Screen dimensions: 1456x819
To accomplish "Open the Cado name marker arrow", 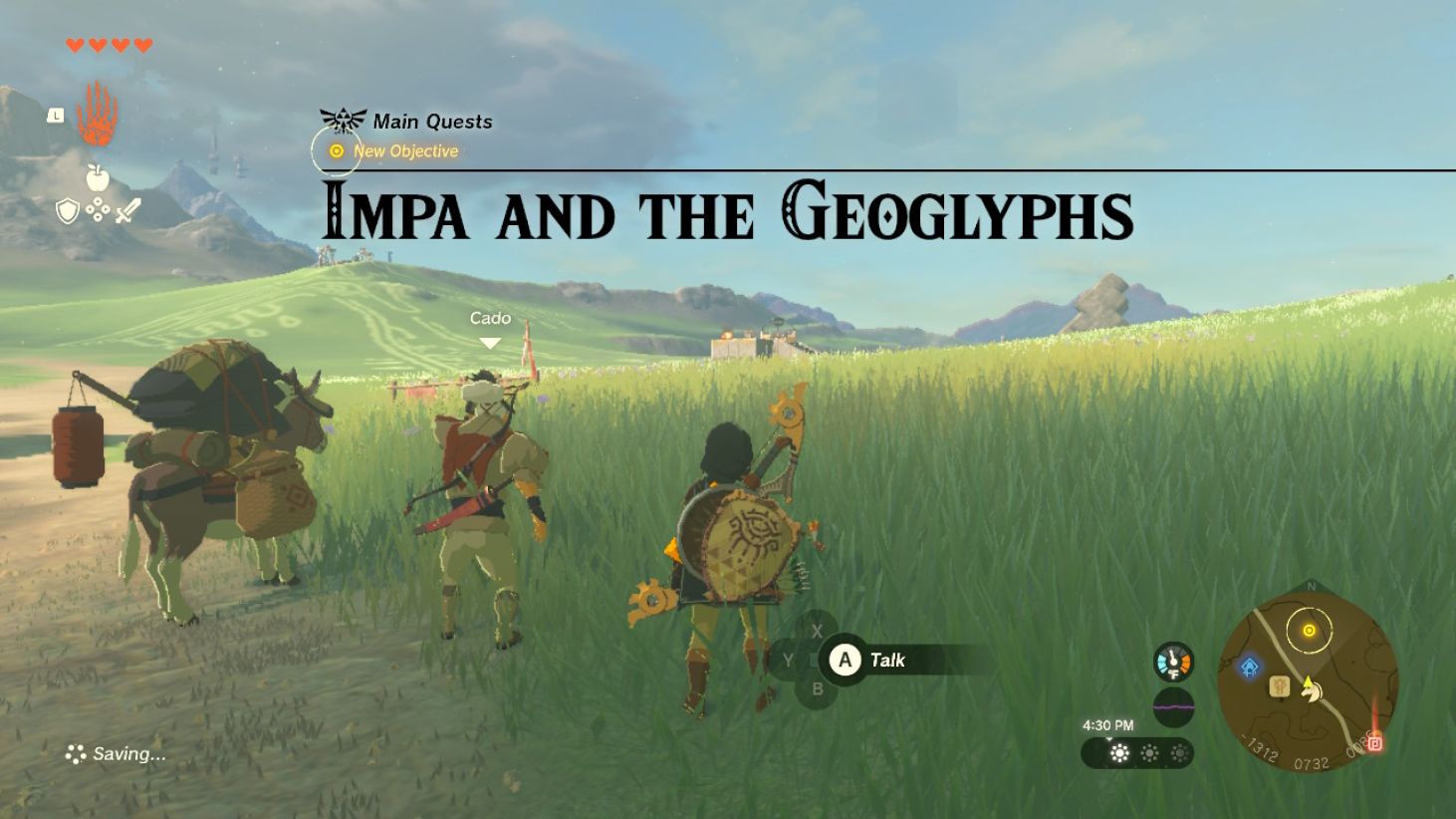I will (x=489, y=341).
